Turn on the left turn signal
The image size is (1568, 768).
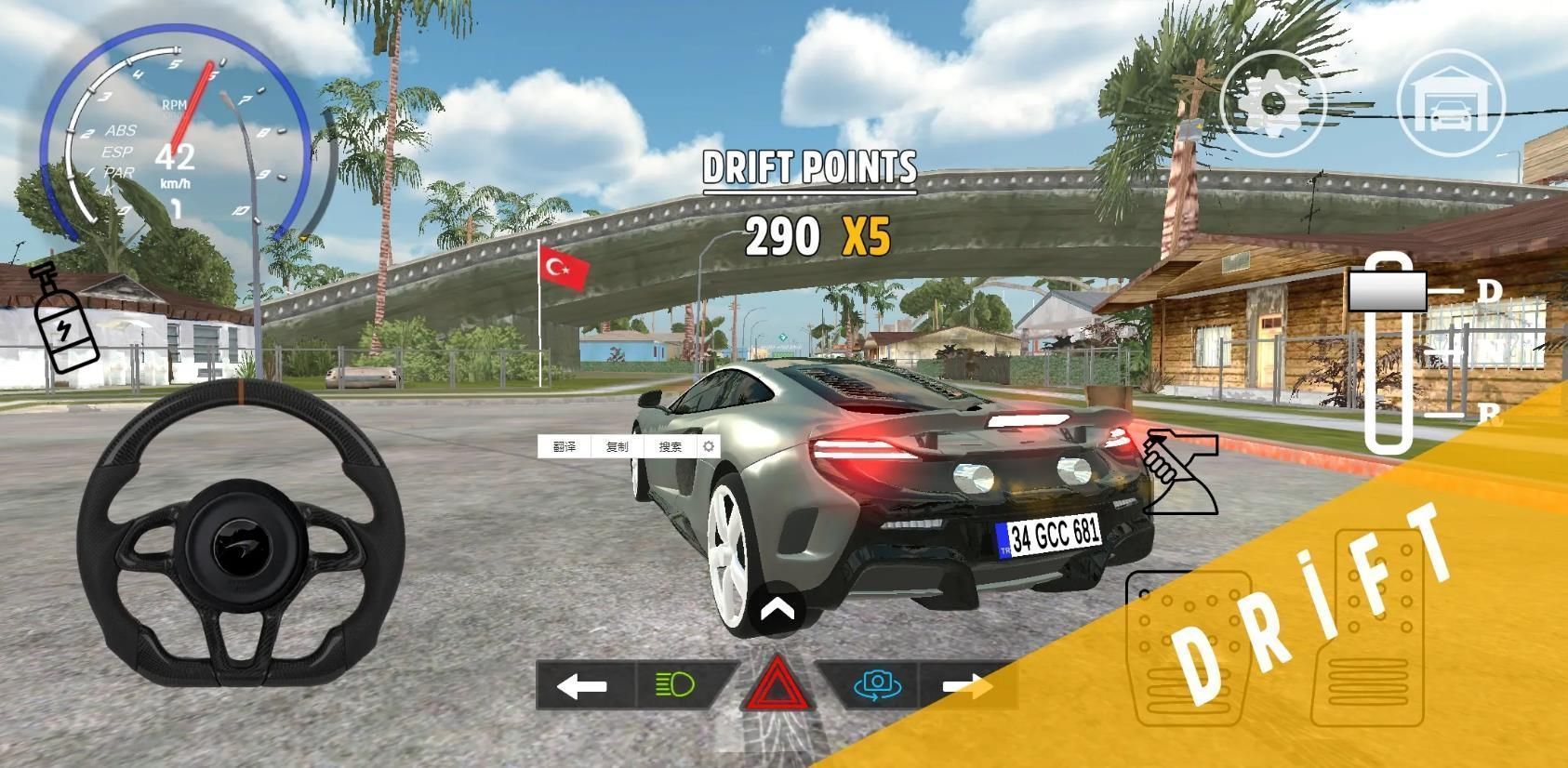[582, 686]
